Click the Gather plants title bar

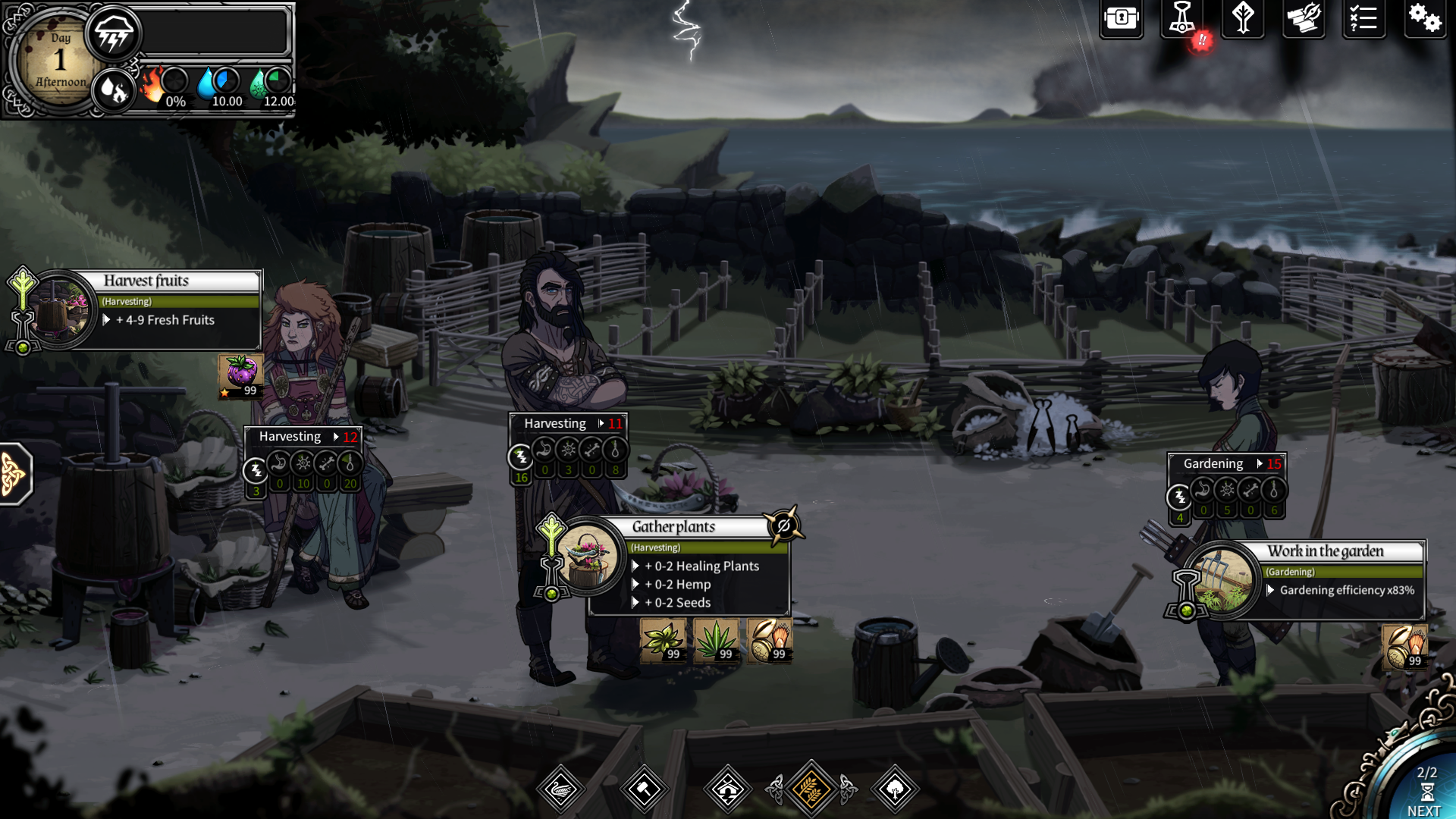click(x=675, y=526)
